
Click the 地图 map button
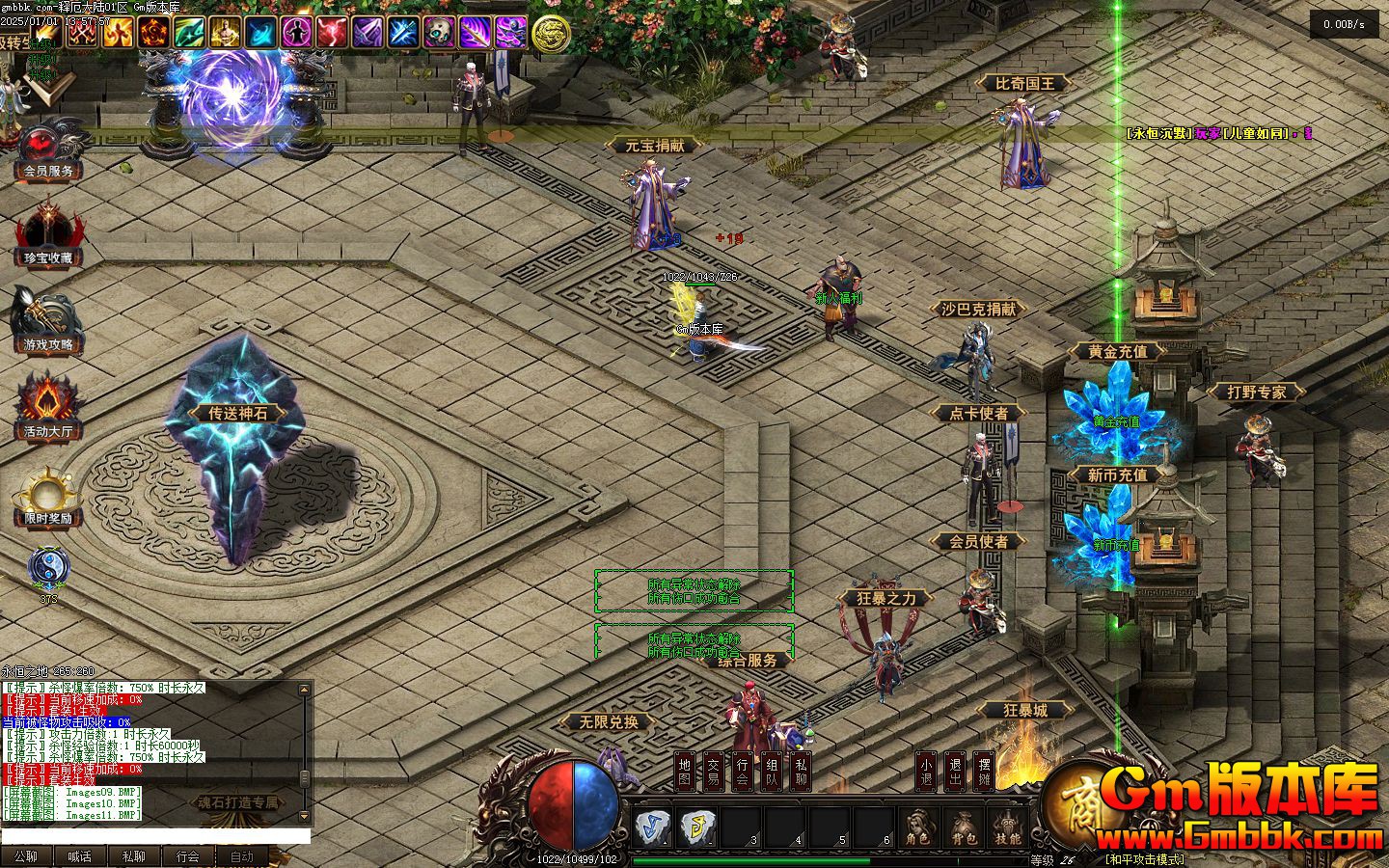pyautogui.click(x=684, y=771)
